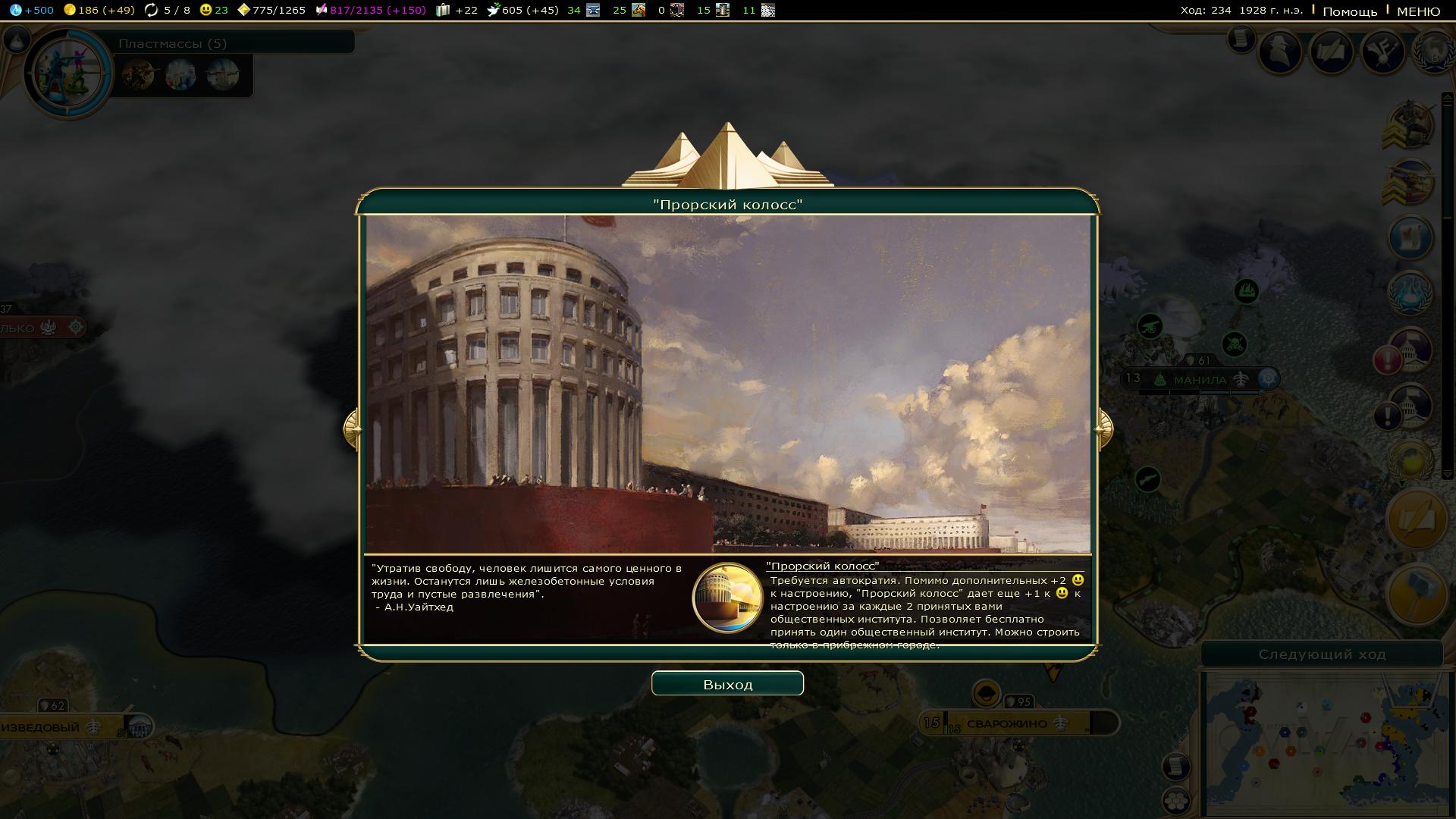This screenshot has width=1456, height=819.
Task: Open the culture overview music-note icon
Action: (1383, 52)
